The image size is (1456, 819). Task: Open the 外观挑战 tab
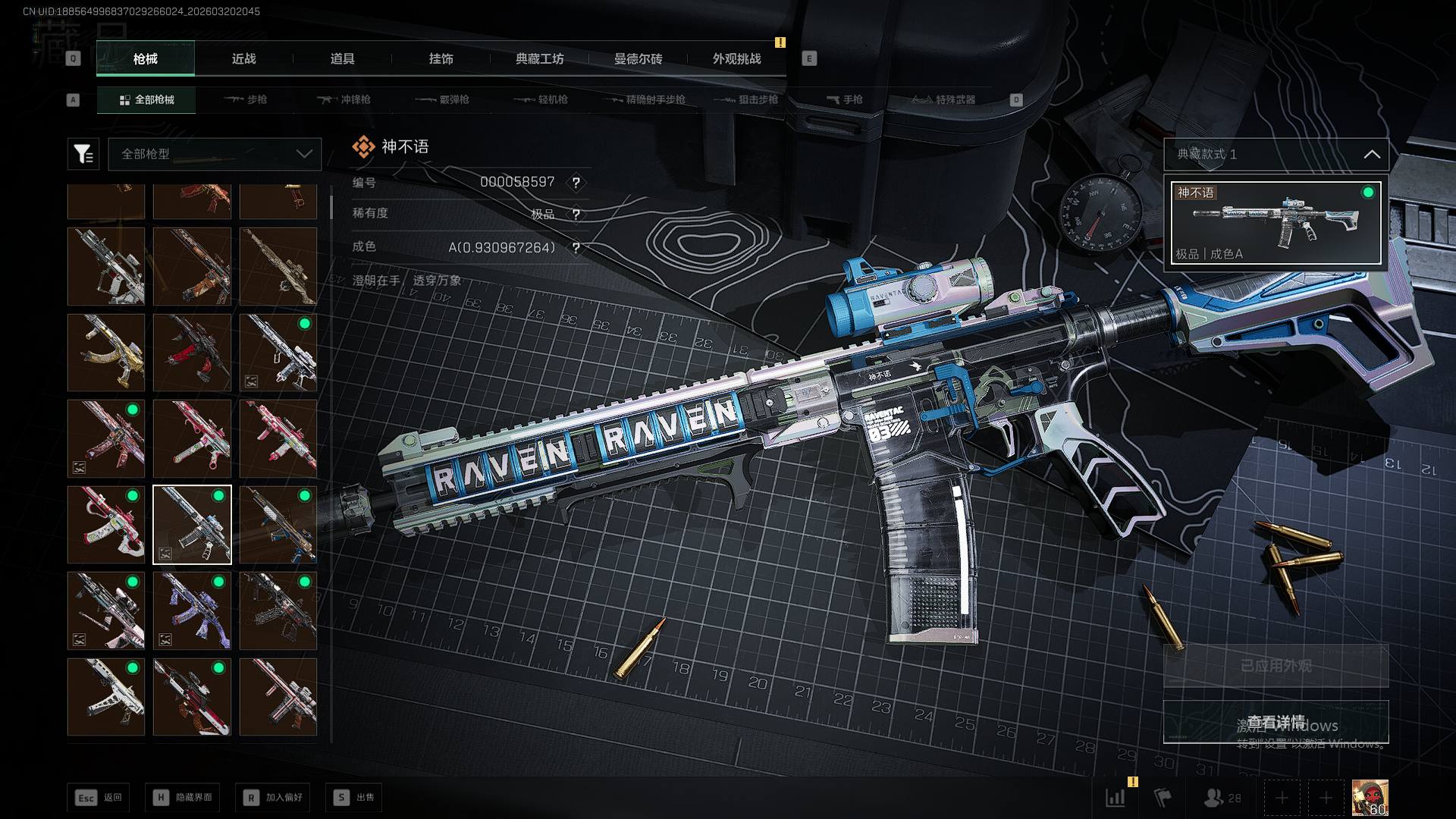pyautogui.click(x=736, y=59)
